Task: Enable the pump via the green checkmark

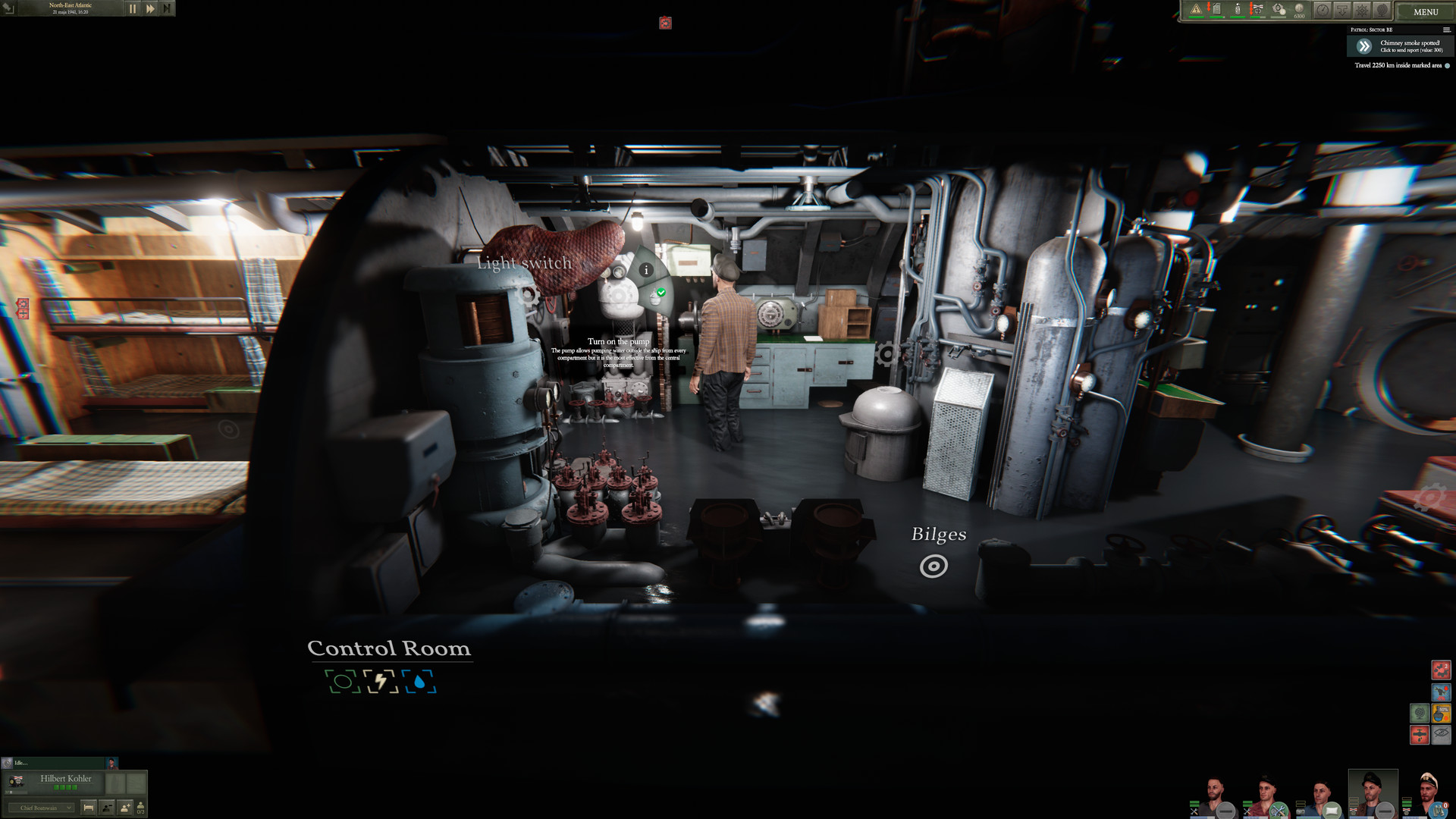Action: pyautogui.click(x=661, y=290)
